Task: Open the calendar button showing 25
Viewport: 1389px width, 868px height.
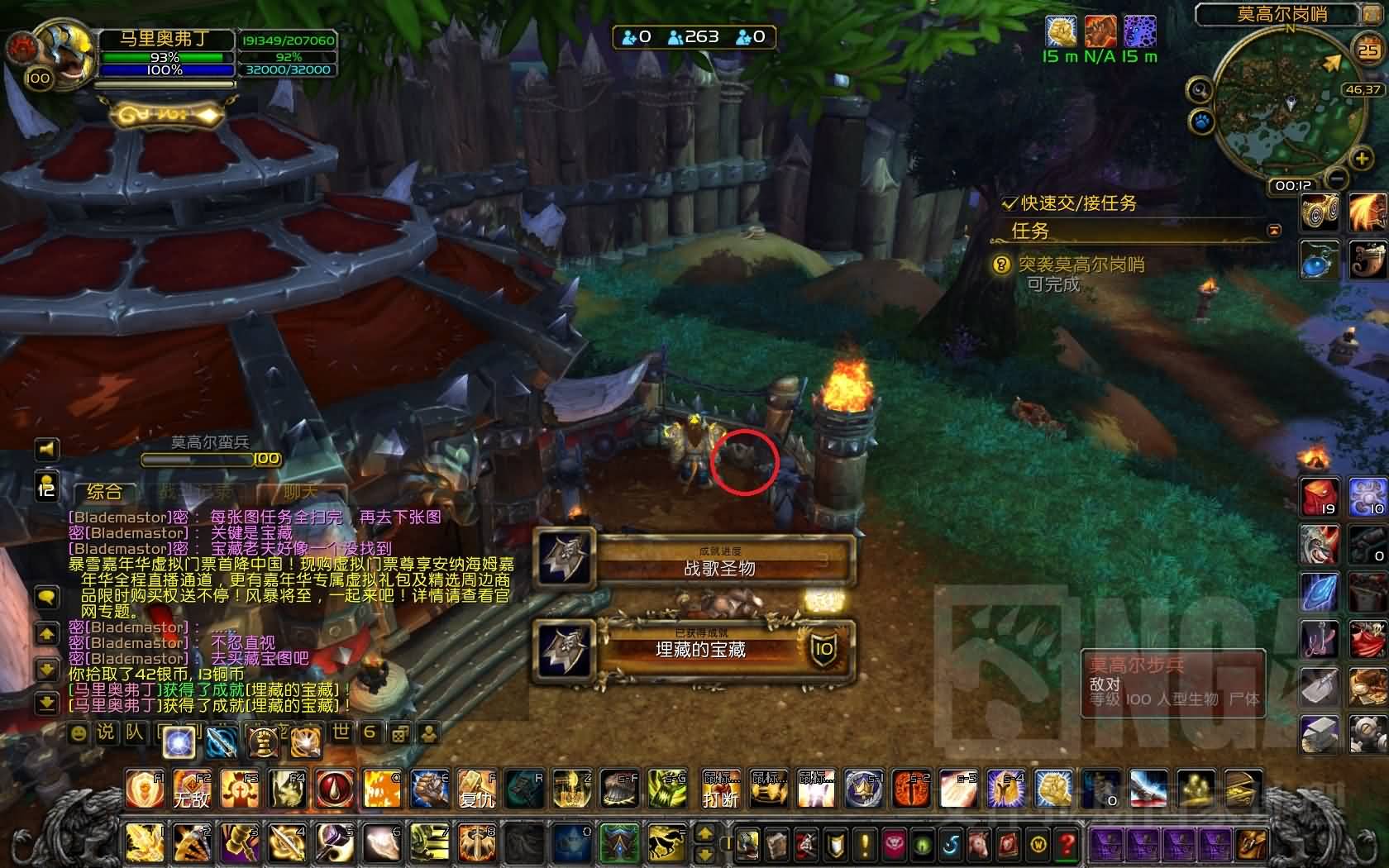Action: pos(1368,50)
